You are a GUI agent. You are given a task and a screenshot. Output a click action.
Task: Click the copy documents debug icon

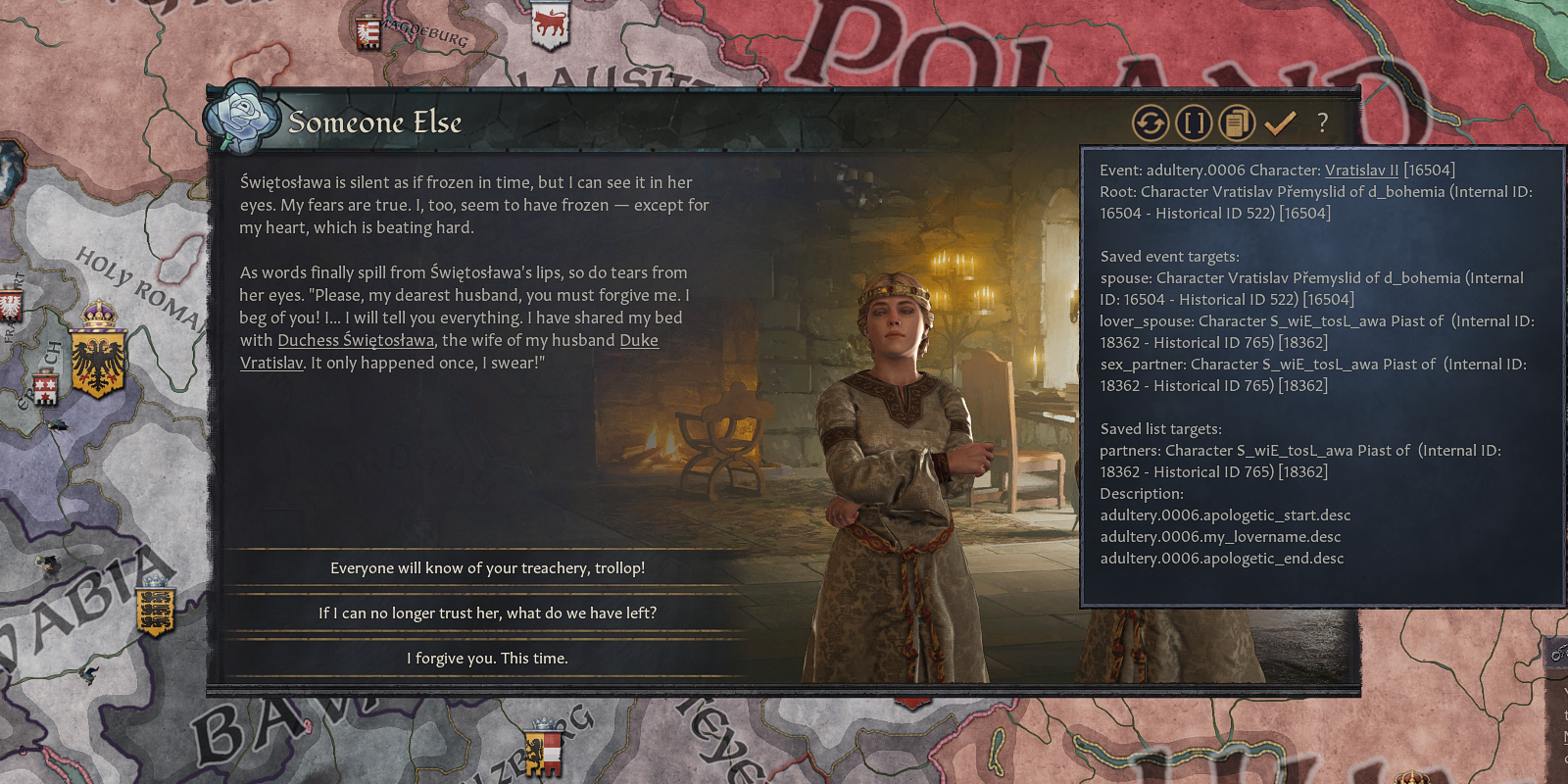[1237, 123]
